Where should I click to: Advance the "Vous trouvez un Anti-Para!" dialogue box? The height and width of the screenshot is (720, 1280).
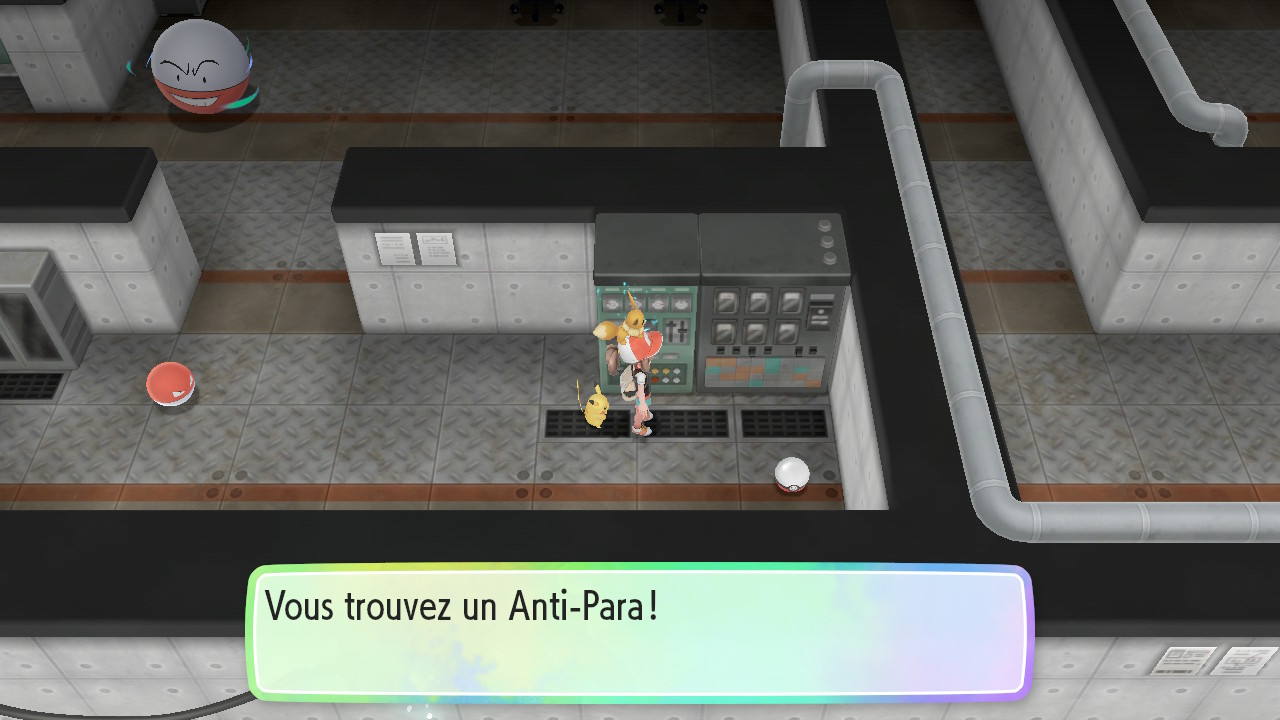click(639, 632)
